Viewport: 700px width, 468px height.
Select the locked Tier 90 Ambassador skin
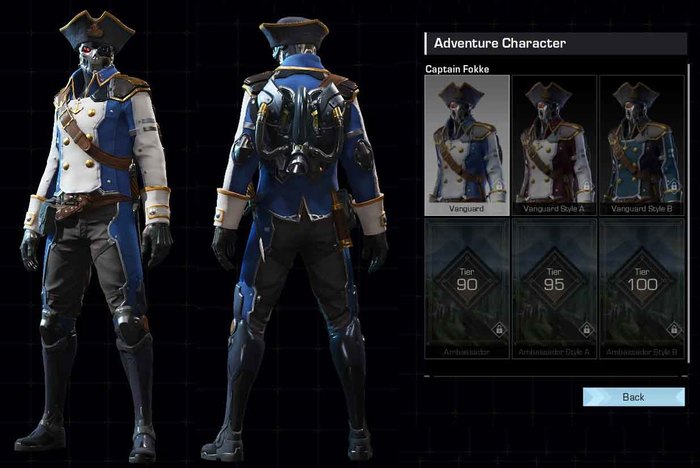pos(467,288)
